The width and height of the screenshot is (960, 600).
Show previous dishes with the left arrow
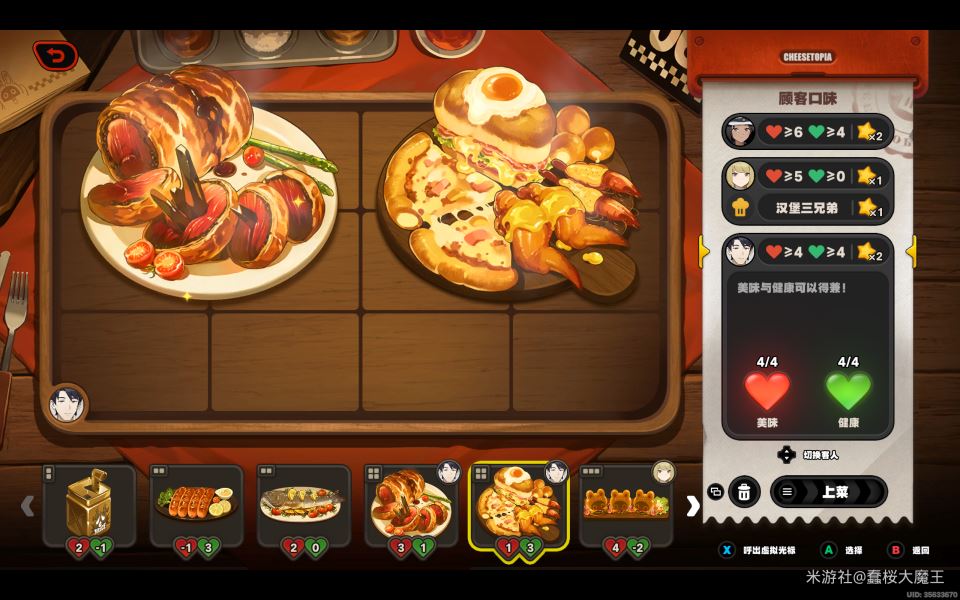[28, 506]
